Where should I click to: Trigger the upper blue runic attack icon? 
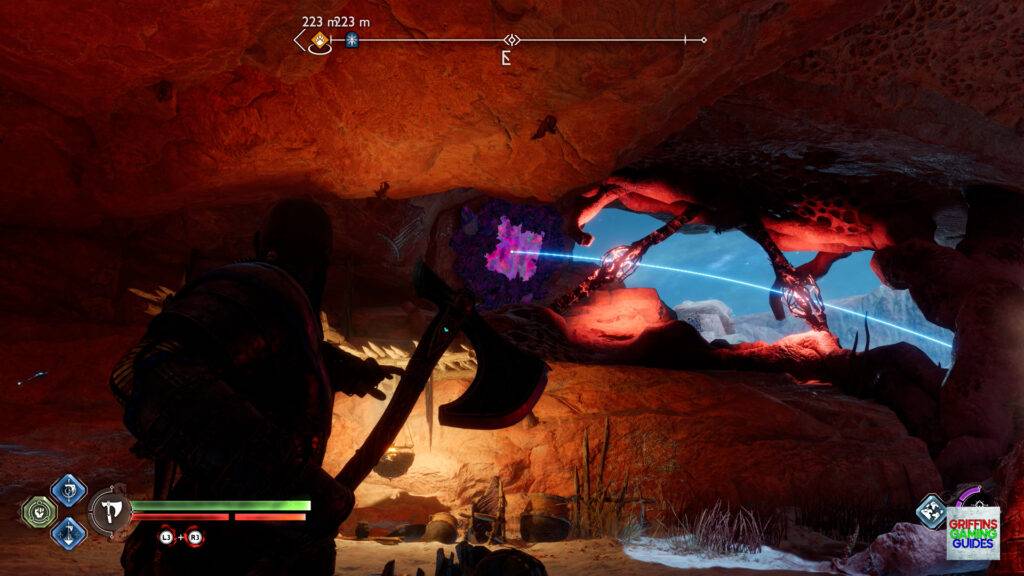[x=69, y=490]
